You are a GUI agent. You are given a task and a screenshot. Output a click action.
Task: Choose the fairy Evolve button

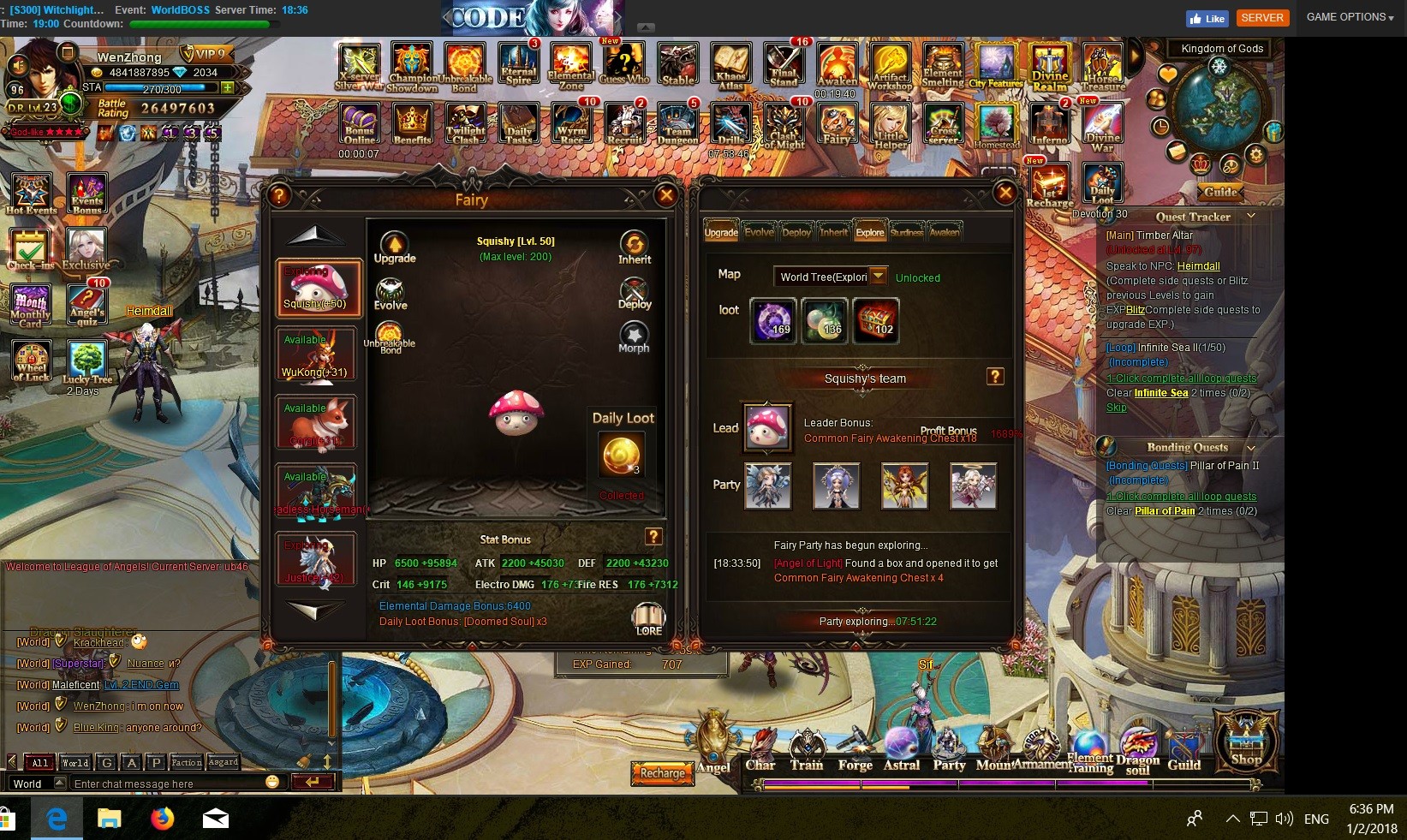[391, 295]
